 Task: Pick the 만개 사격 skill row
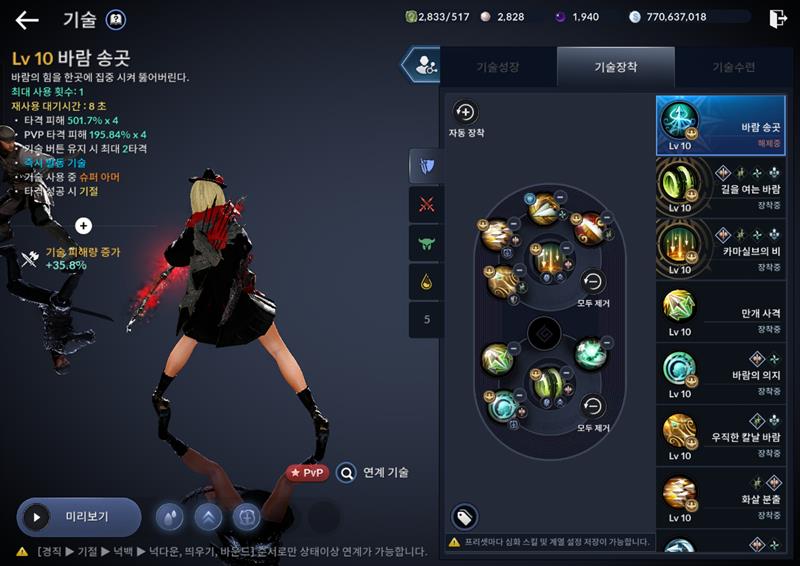click(x=720, y=311)
